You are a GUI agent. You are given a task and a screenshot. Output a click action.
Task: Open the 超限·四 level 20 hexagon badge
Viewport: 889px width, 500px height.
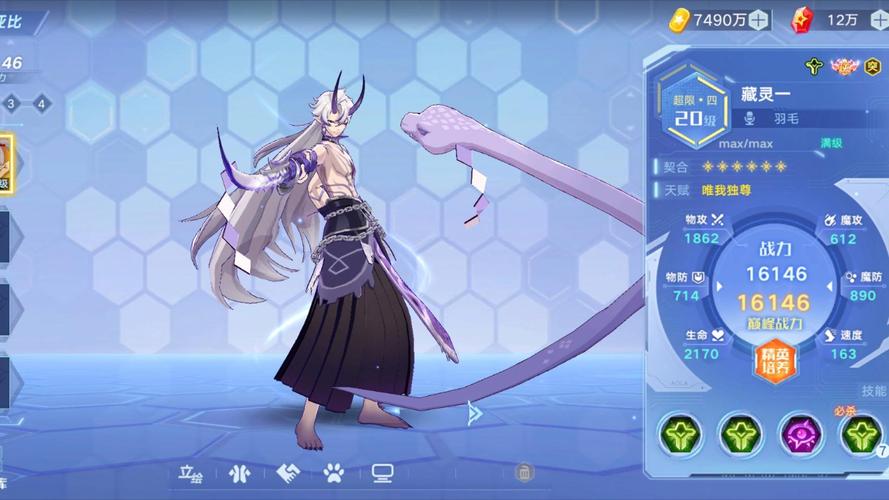(695, 109)
